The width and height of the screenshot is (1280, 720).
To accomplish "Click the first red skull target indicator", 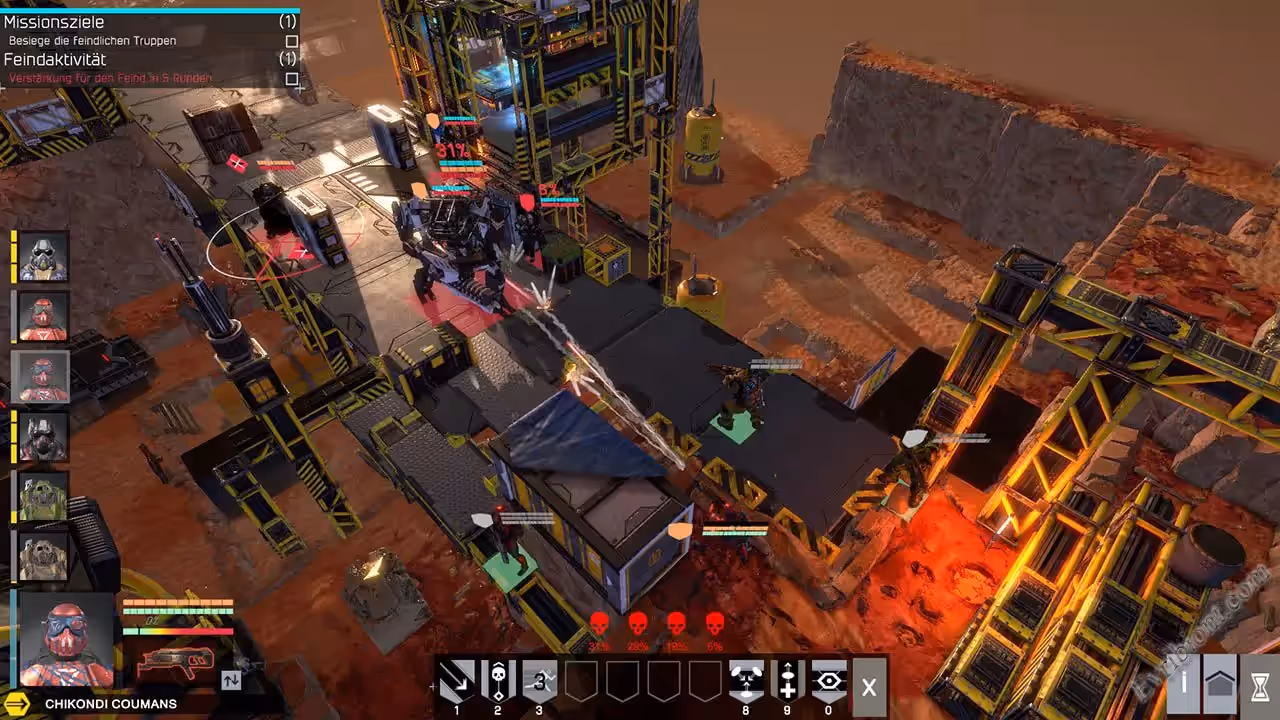I will 599,625.
